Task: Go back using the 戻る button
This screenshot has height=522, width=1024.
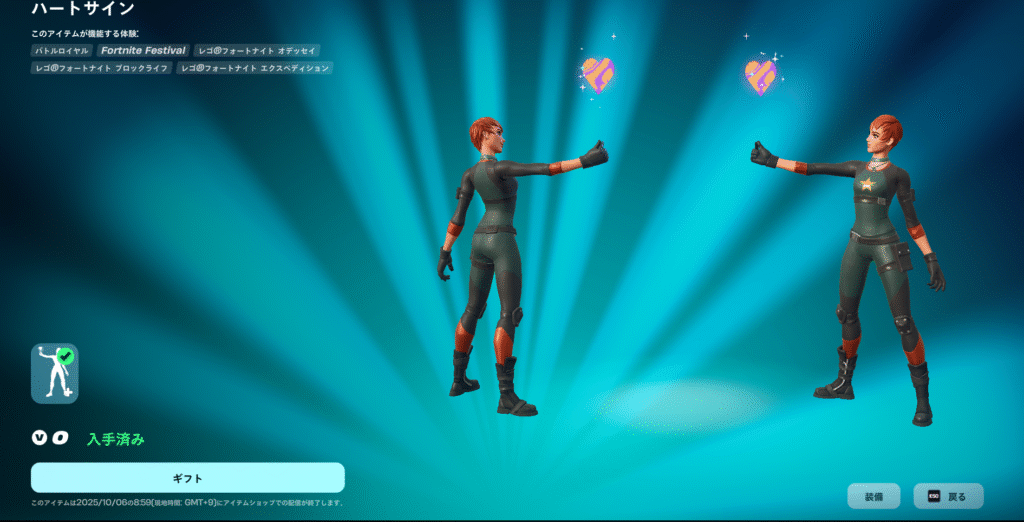Action: click(x=948, y=496)
